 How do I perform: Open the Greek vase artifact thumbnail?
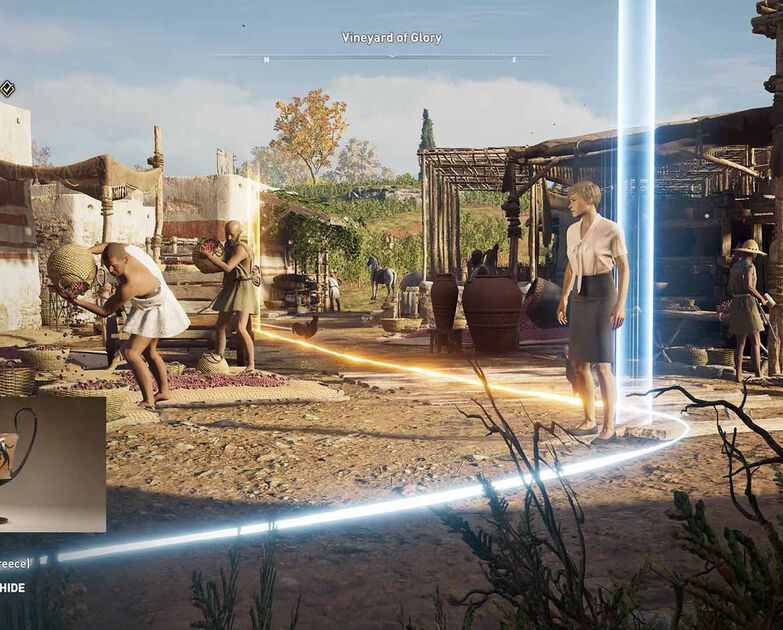click(x=50, y=463)
